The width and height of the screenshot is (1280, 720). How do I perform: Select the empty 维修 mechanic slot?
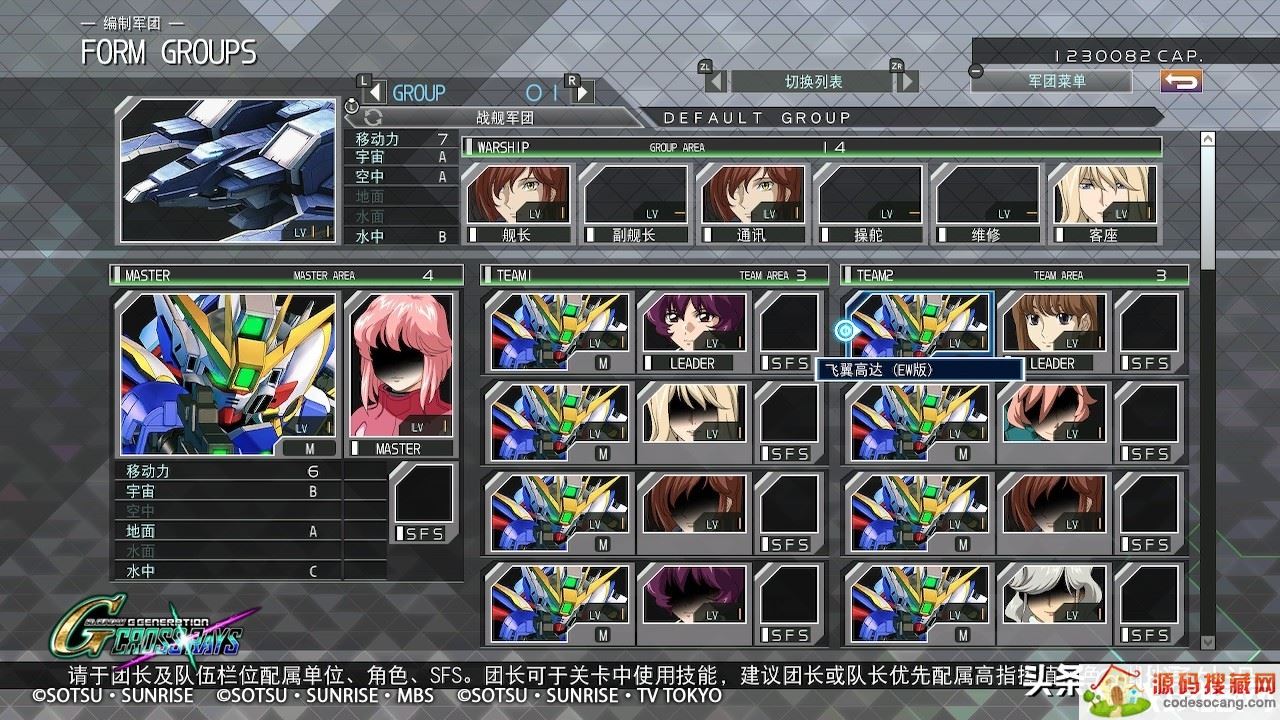985,203
